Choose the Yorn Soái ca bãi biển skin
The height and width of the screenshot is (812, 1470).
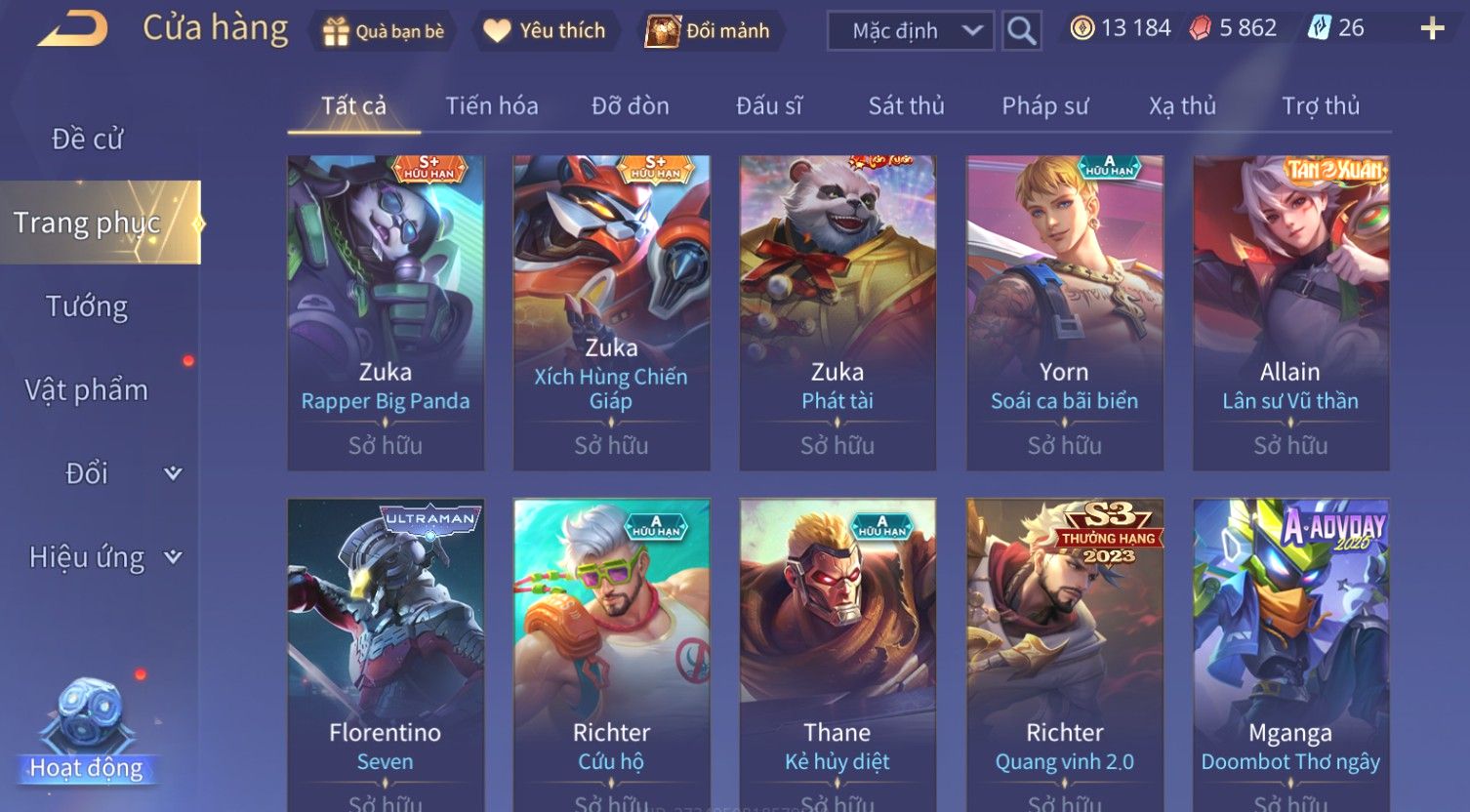click(x=1064, y=312)
